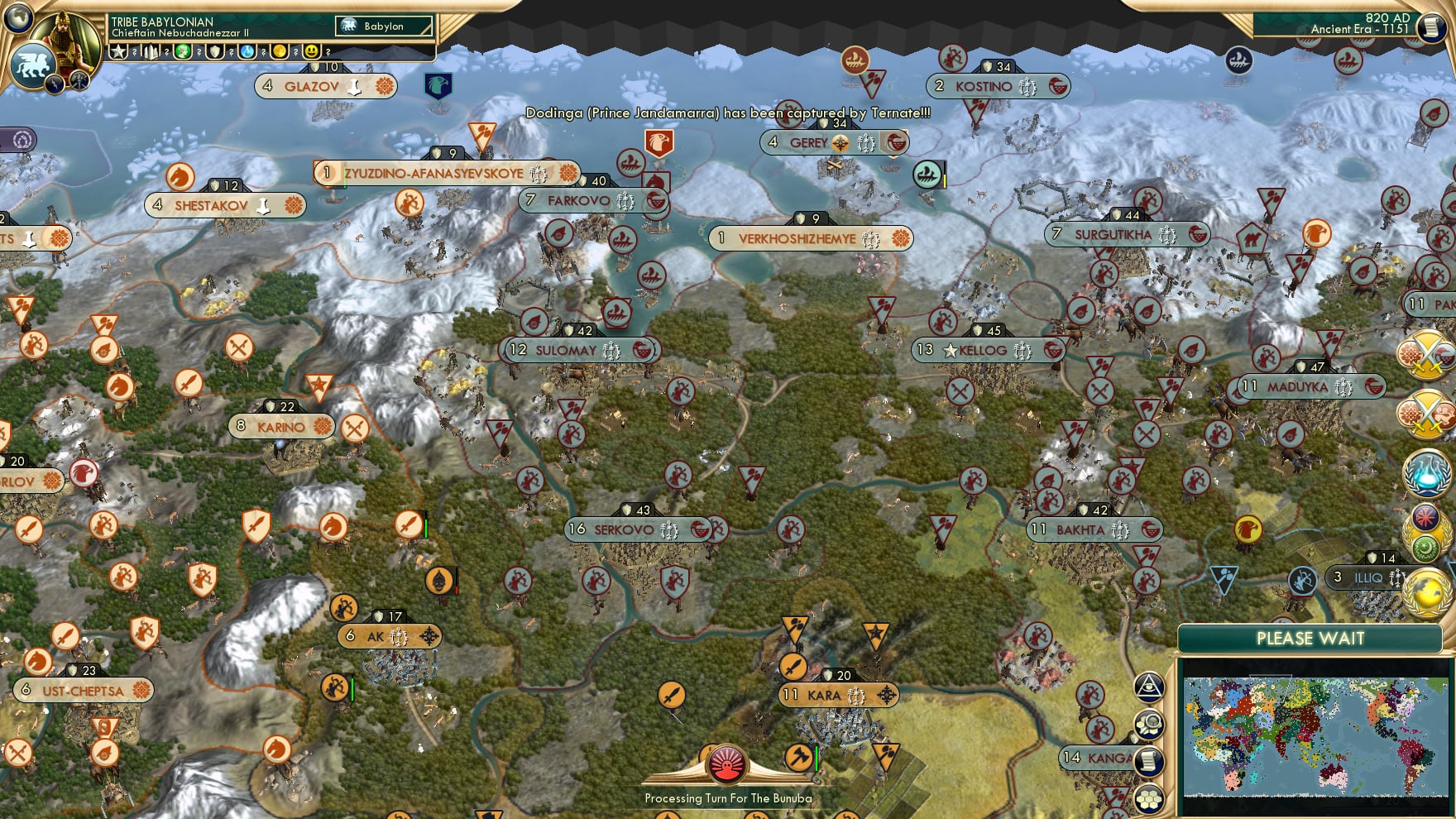
Task: Select the Serkovo city banner
Action: tap(637, 529)
